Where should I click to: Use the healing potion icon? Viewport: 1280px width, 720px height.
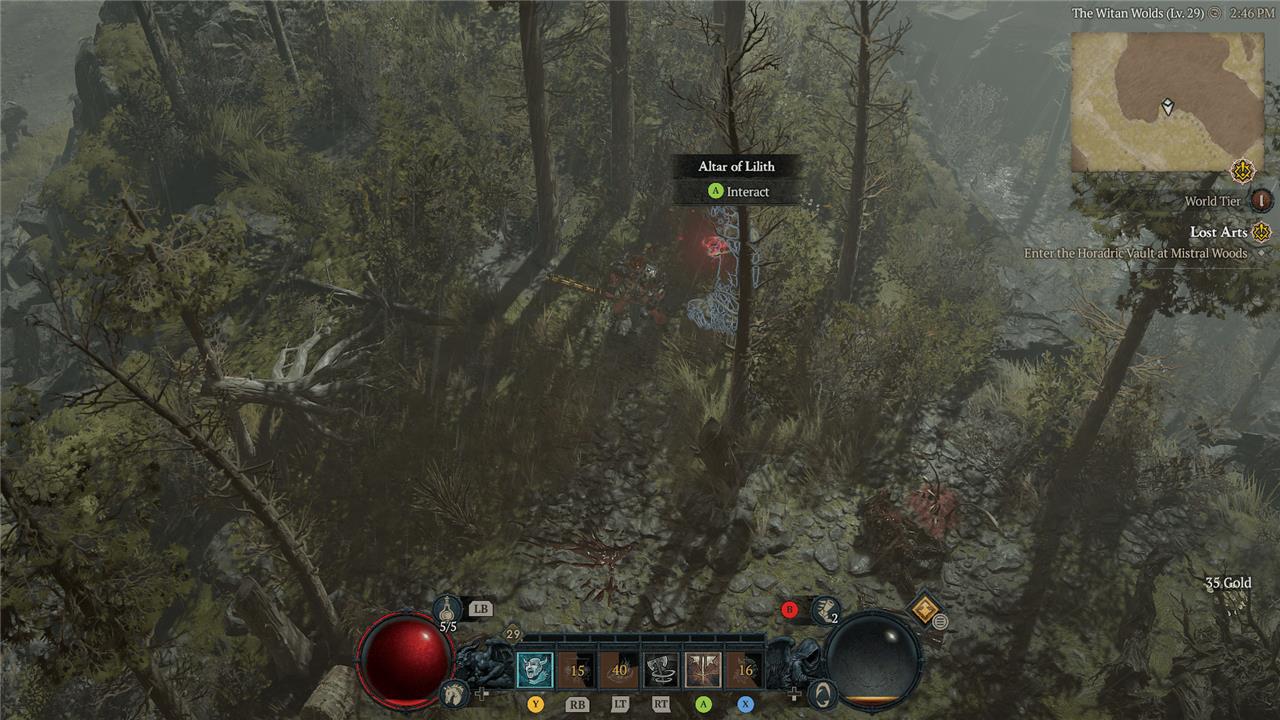[x=448, y=607]
